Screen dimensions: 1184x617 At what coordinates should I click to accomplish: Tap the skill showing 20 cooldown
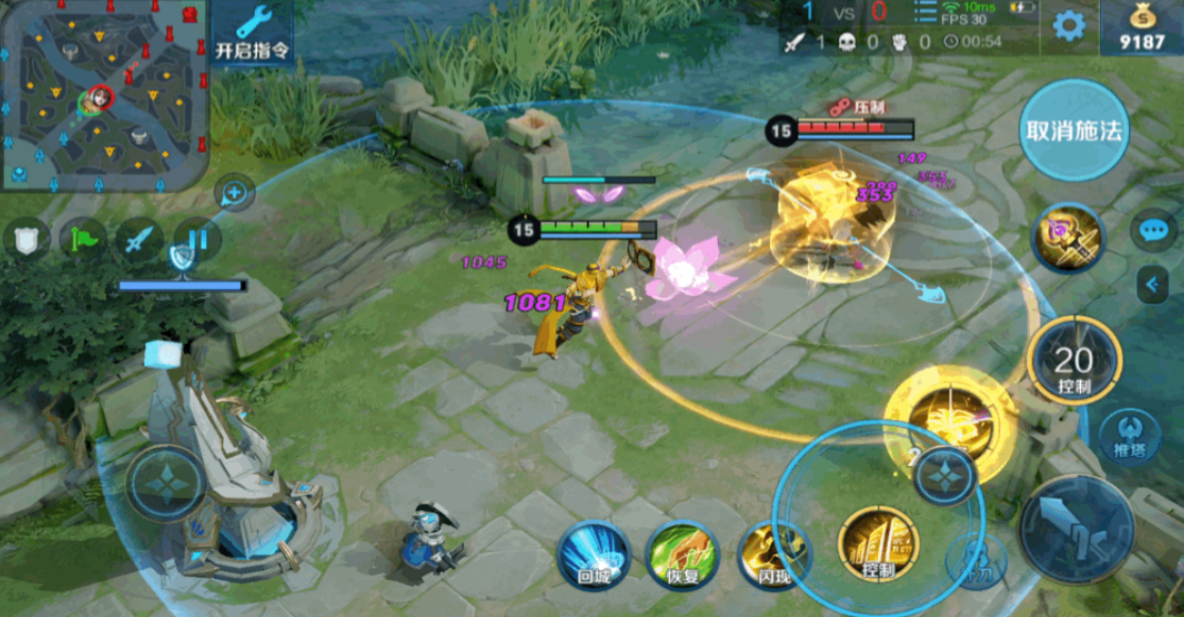tap(1073, 362)
